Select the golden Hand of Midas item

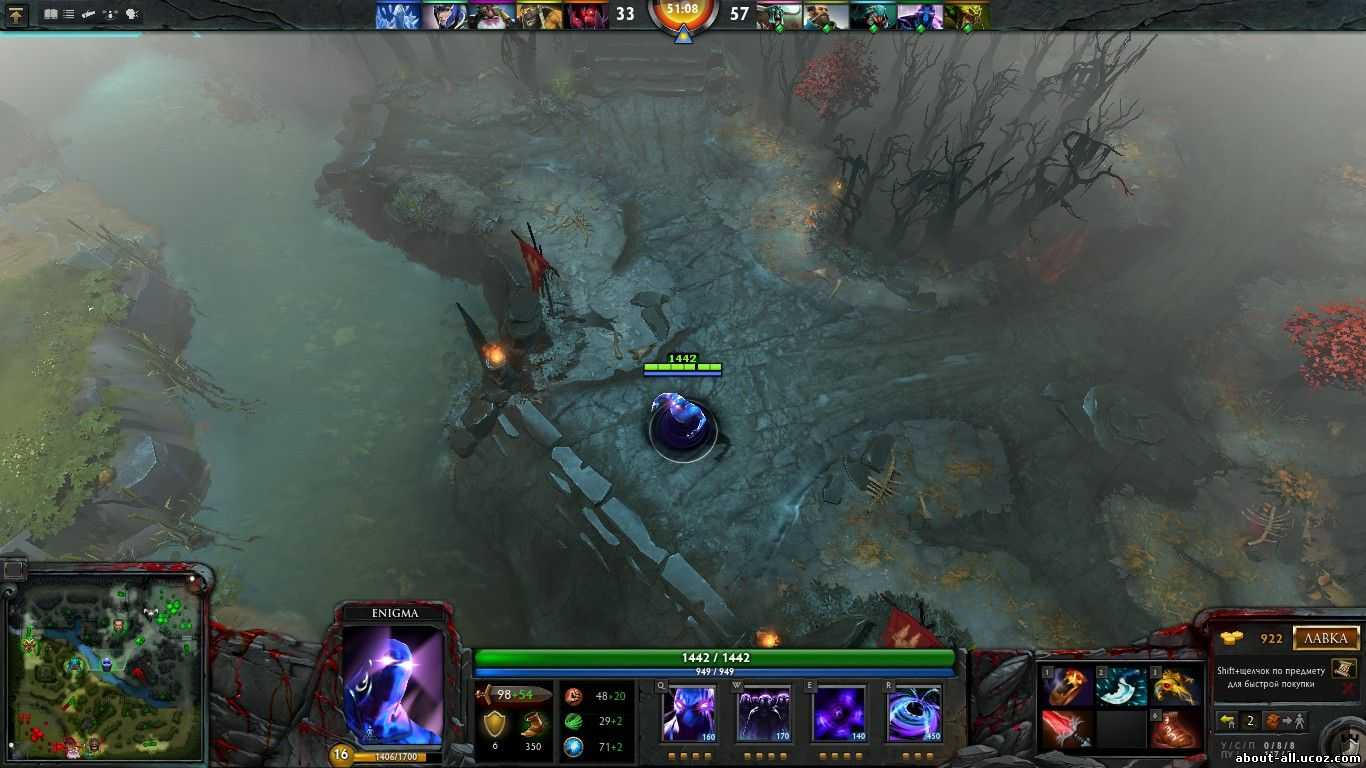1176,687
